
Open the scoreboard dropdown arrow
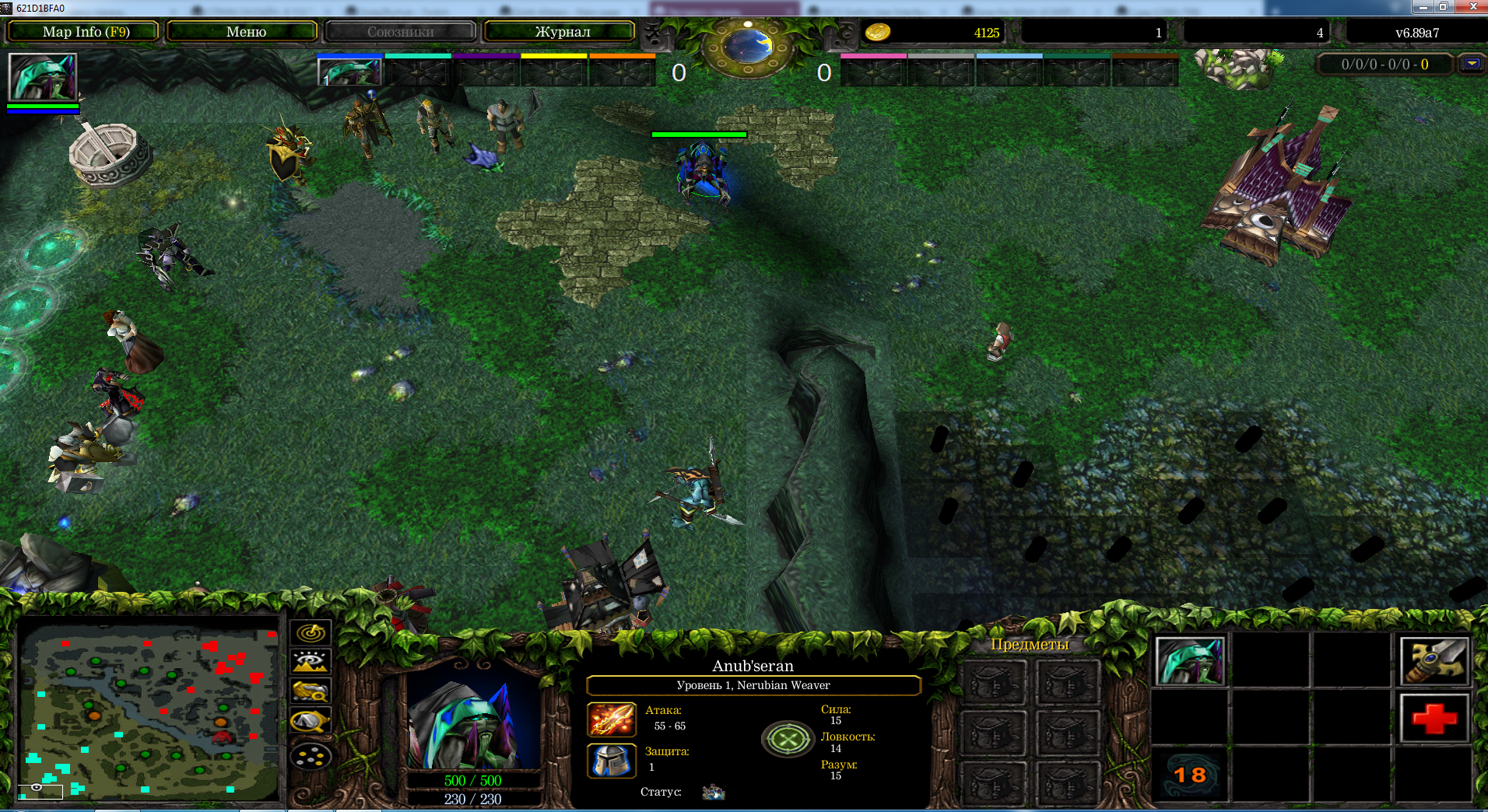[1471, 64]
